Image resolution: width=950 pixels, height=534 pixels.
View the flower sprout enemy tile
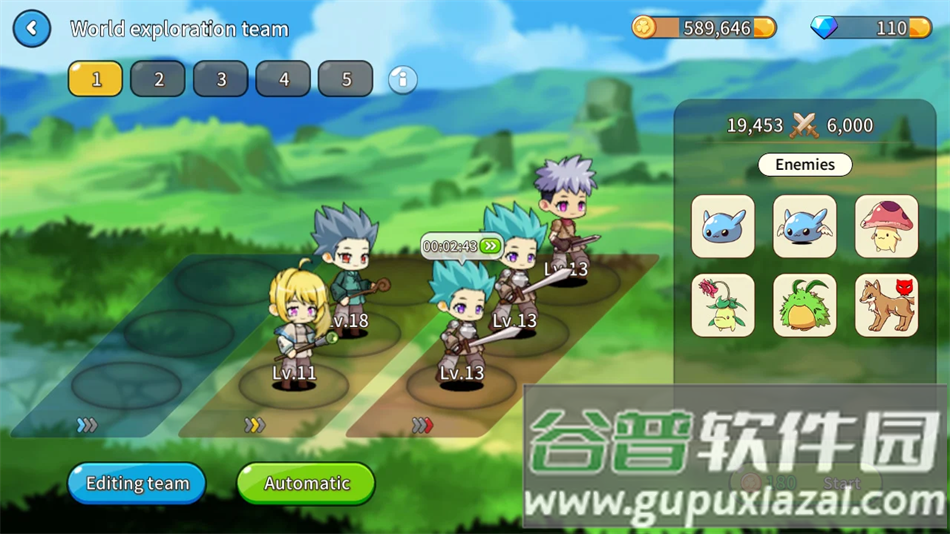(x=723, y=305)
